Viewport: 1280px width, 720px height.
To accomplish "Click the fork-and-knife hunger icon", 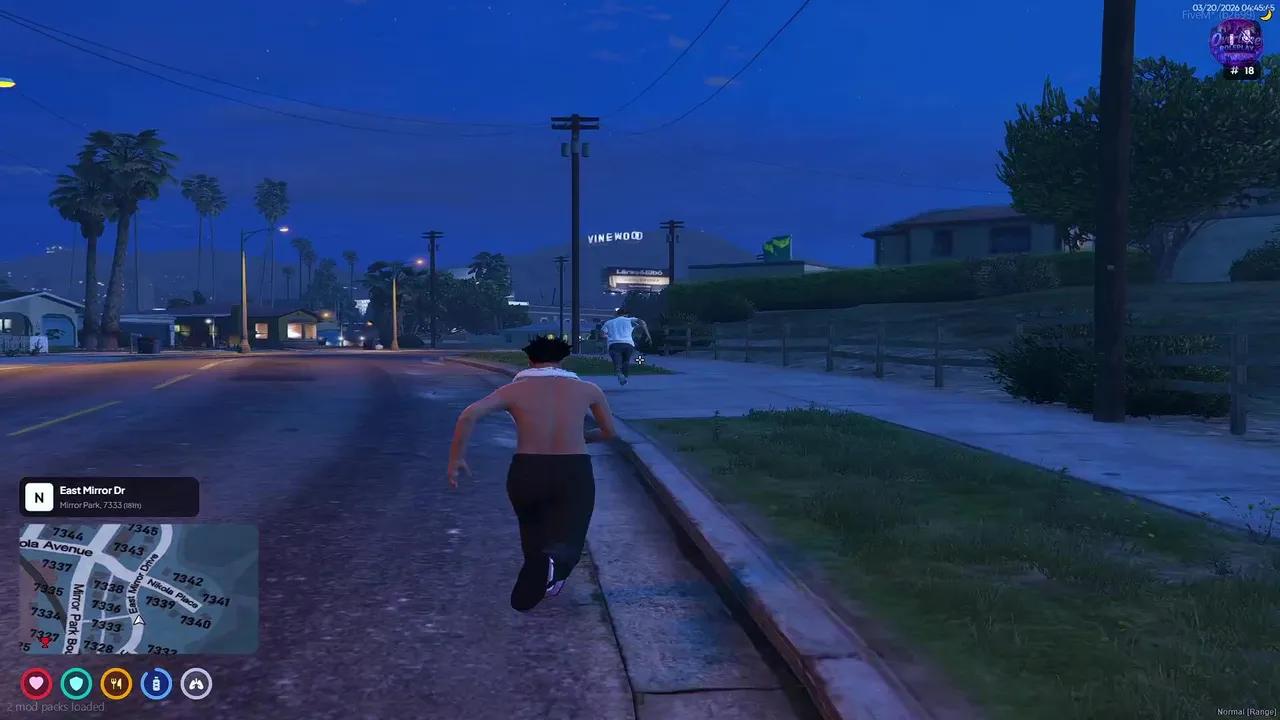I will pos(116,684).
